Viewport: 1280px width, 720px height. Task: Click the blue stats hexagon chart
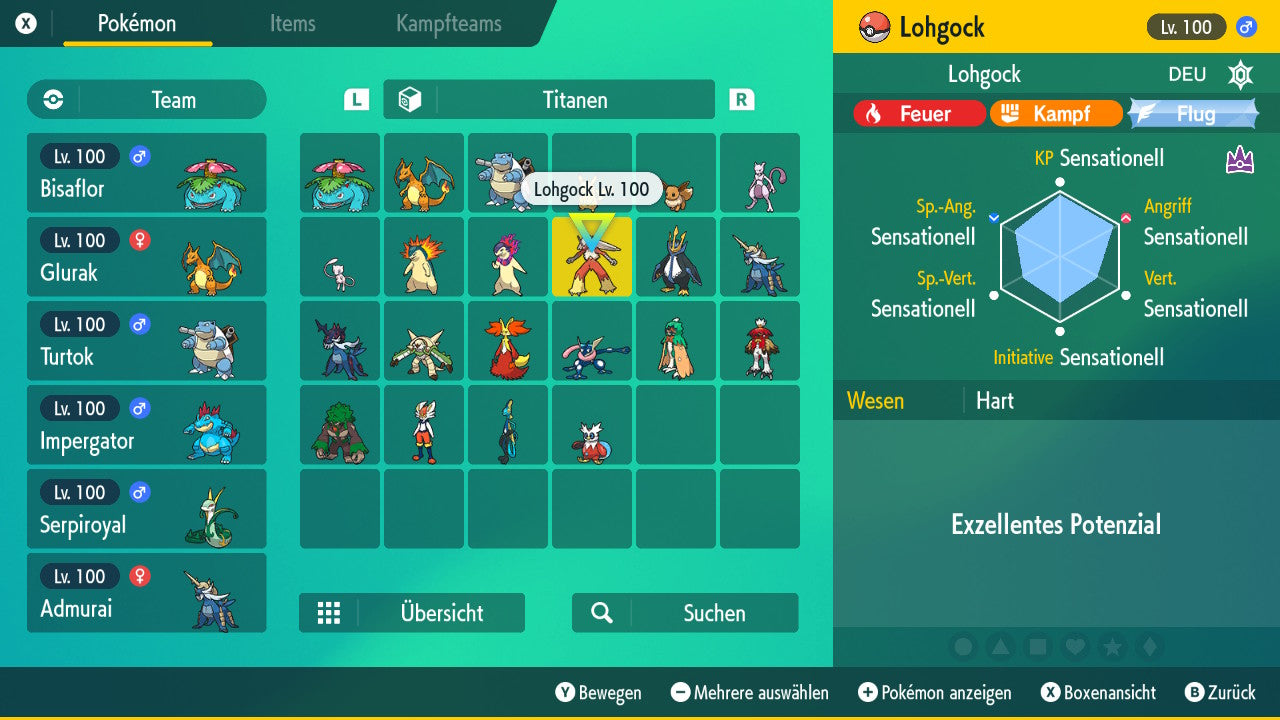tap(1058, 255)
